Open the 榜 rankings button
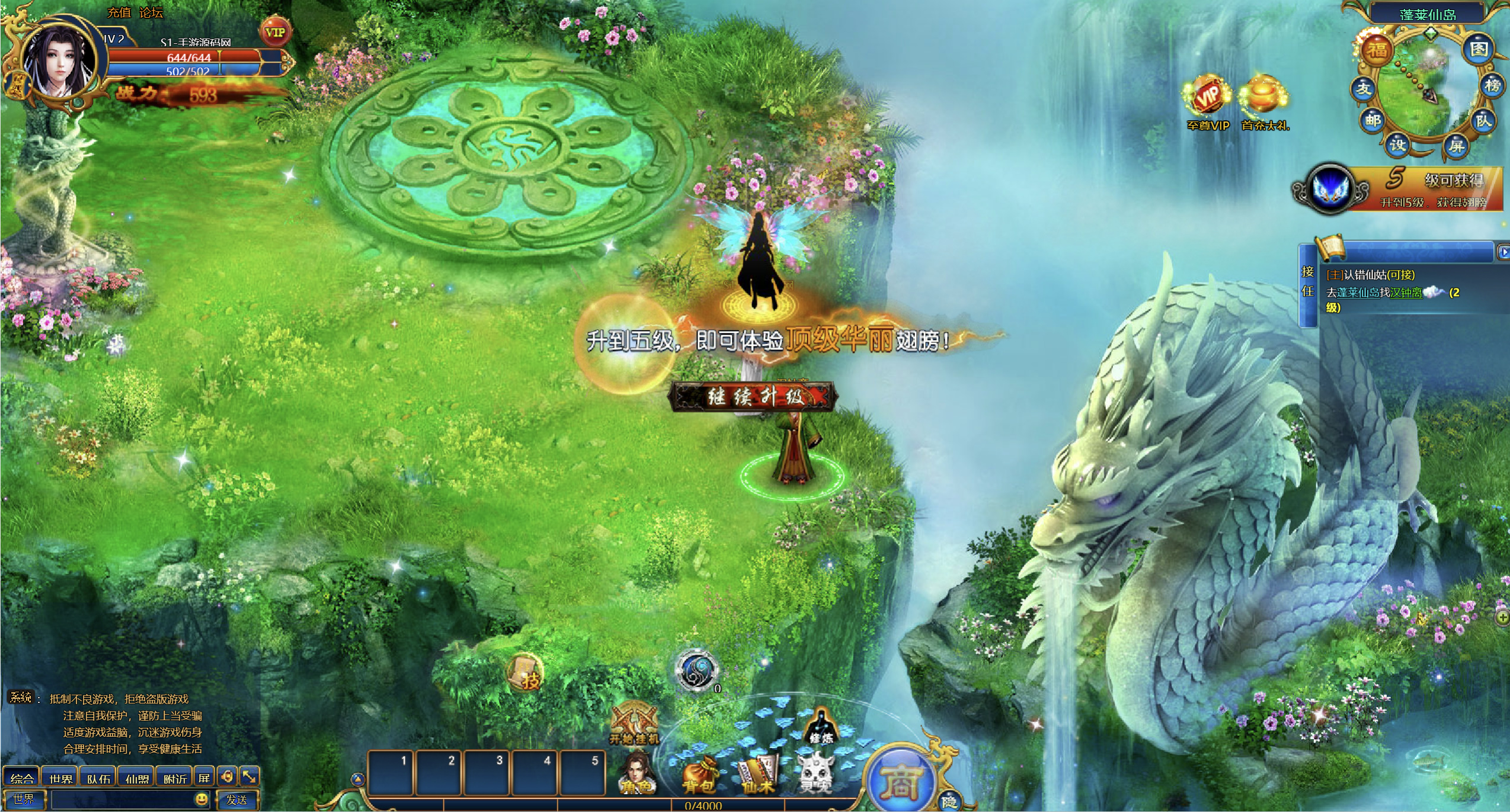Screen dimensions: 1510x812 point(1492,86)
